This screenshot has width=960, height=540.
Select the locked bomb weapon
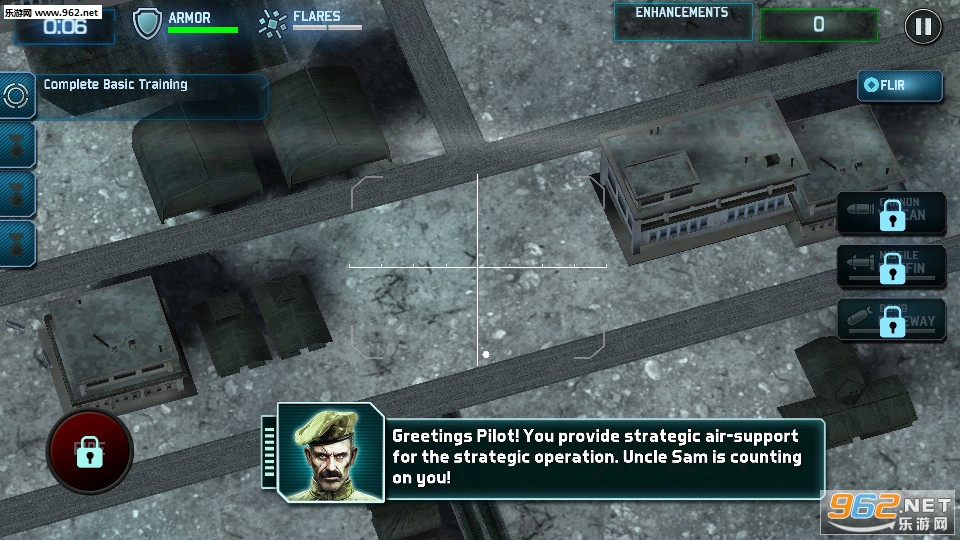(x=892, y=321)
